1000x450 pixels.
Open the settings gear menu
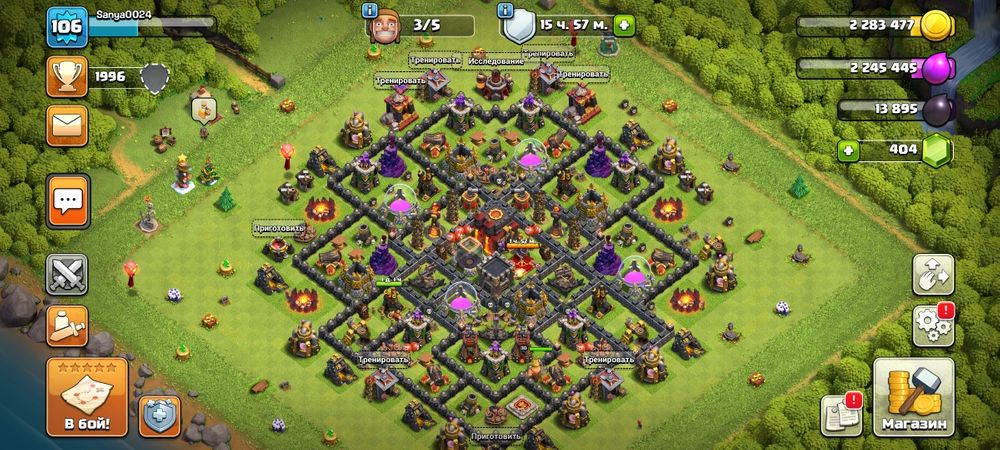tap(932, 325)
